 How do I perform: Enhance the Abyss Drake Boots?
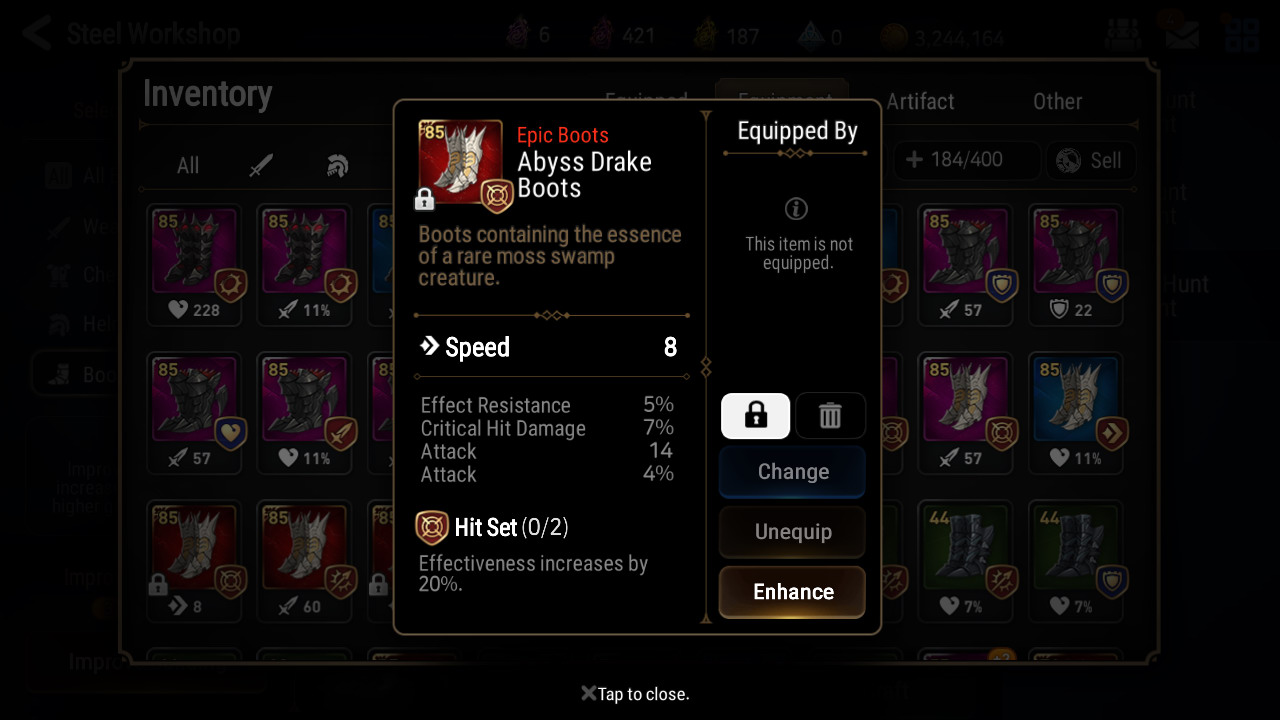pos(792,592)
